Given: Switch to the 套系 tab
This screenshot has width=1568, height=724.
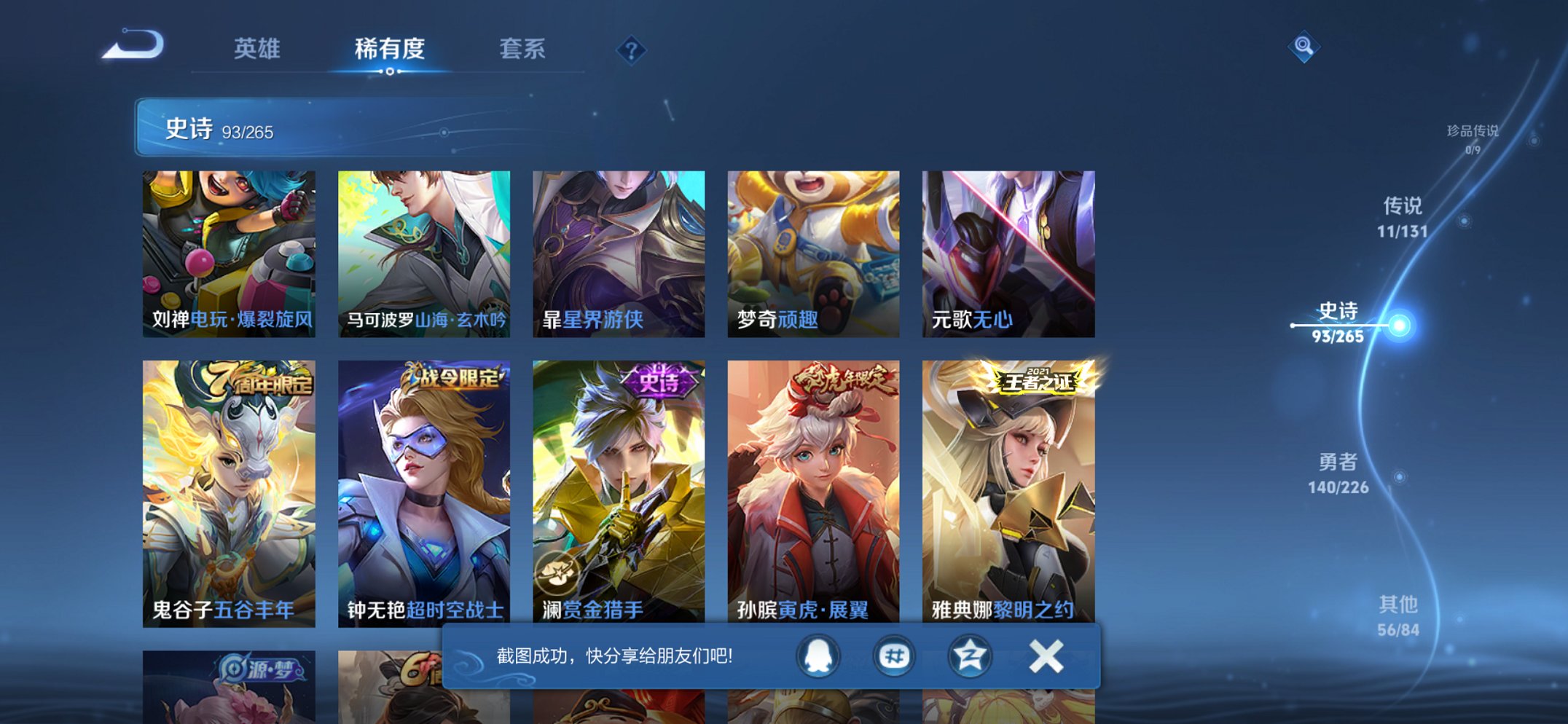Looking at the screenshot, I should [x=522, y=50].
